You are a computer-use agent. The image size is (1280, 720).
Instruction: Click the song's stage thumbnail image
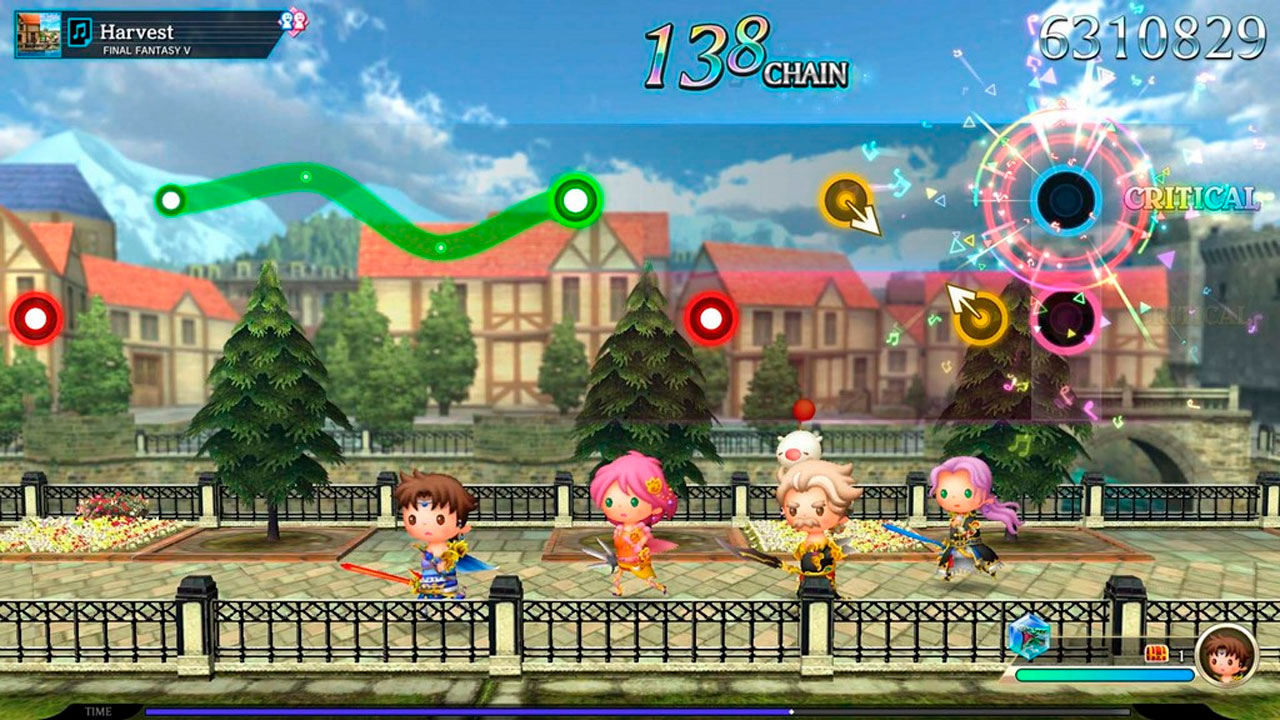[38, 34]
